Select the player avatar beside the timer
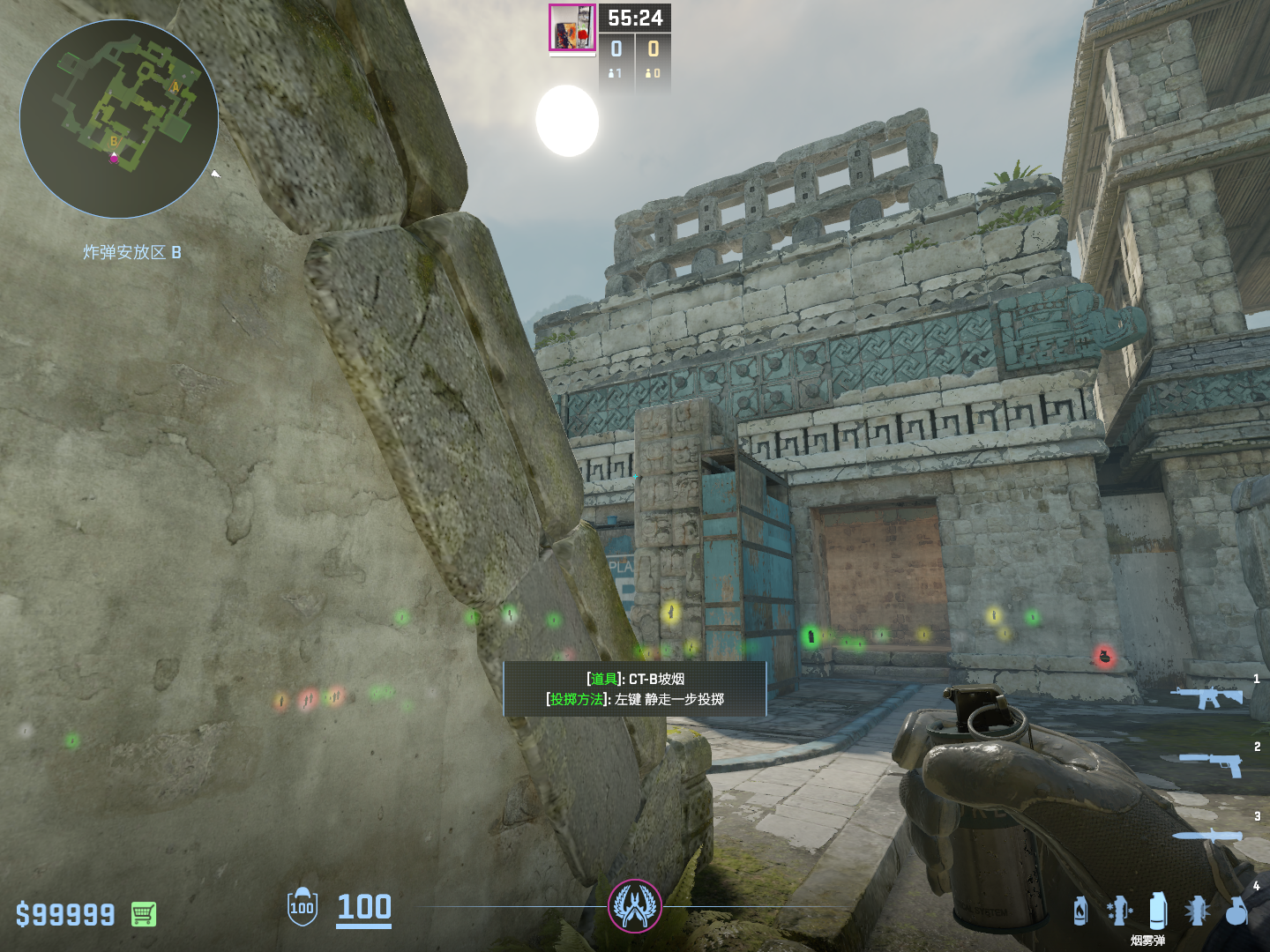1270x952 pixels. (572, 27)
